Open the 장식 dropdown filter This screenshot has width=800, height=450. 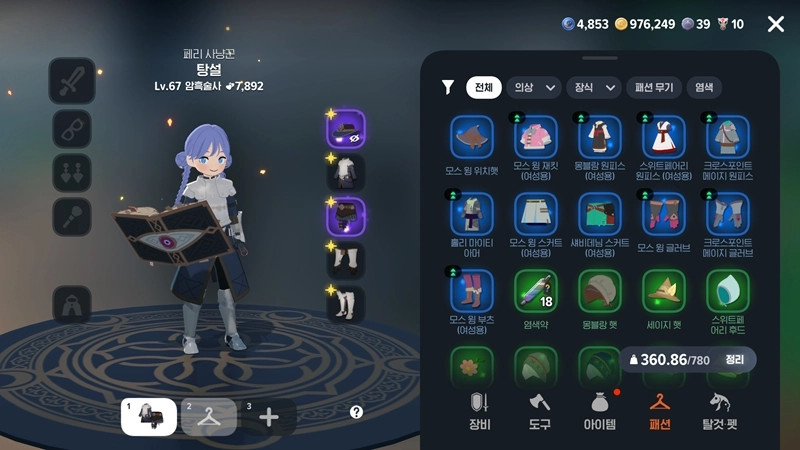coord(593,87)
